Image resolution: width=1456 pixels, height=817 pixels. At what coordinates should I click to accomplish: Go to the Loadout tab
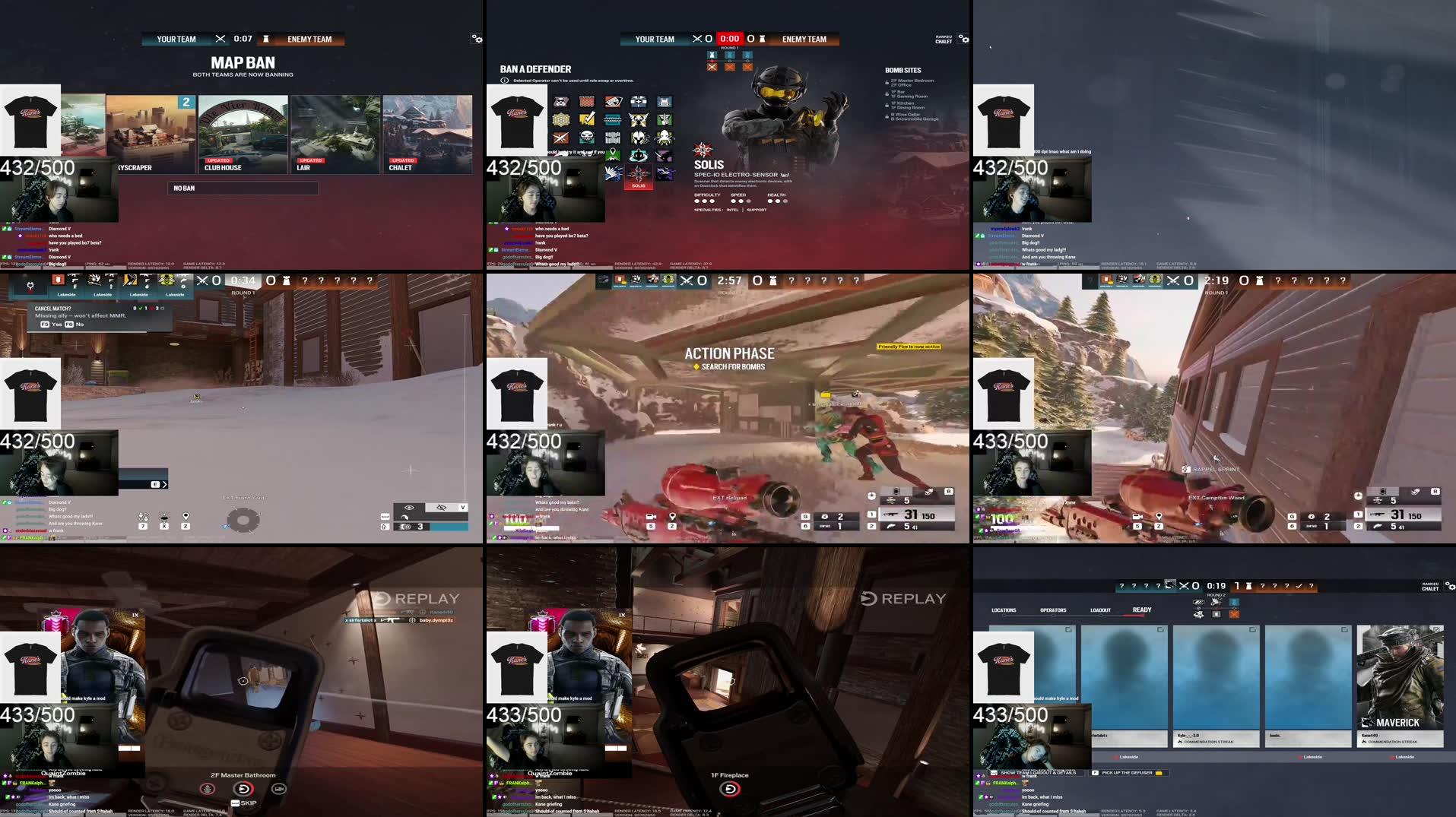pyautogui.click(x=1100, y=610)
